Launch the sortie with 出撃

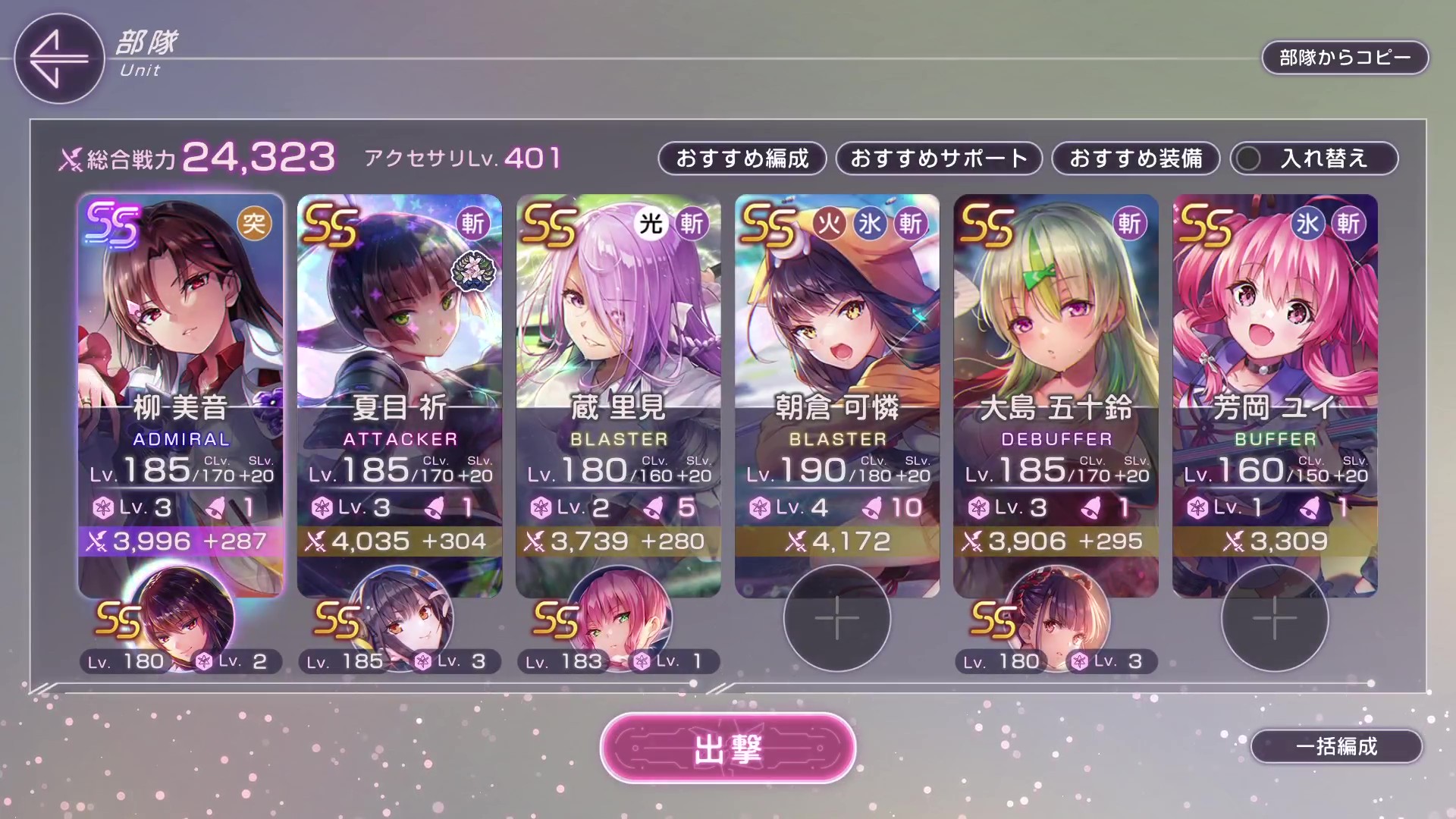[x=727, y=748]
